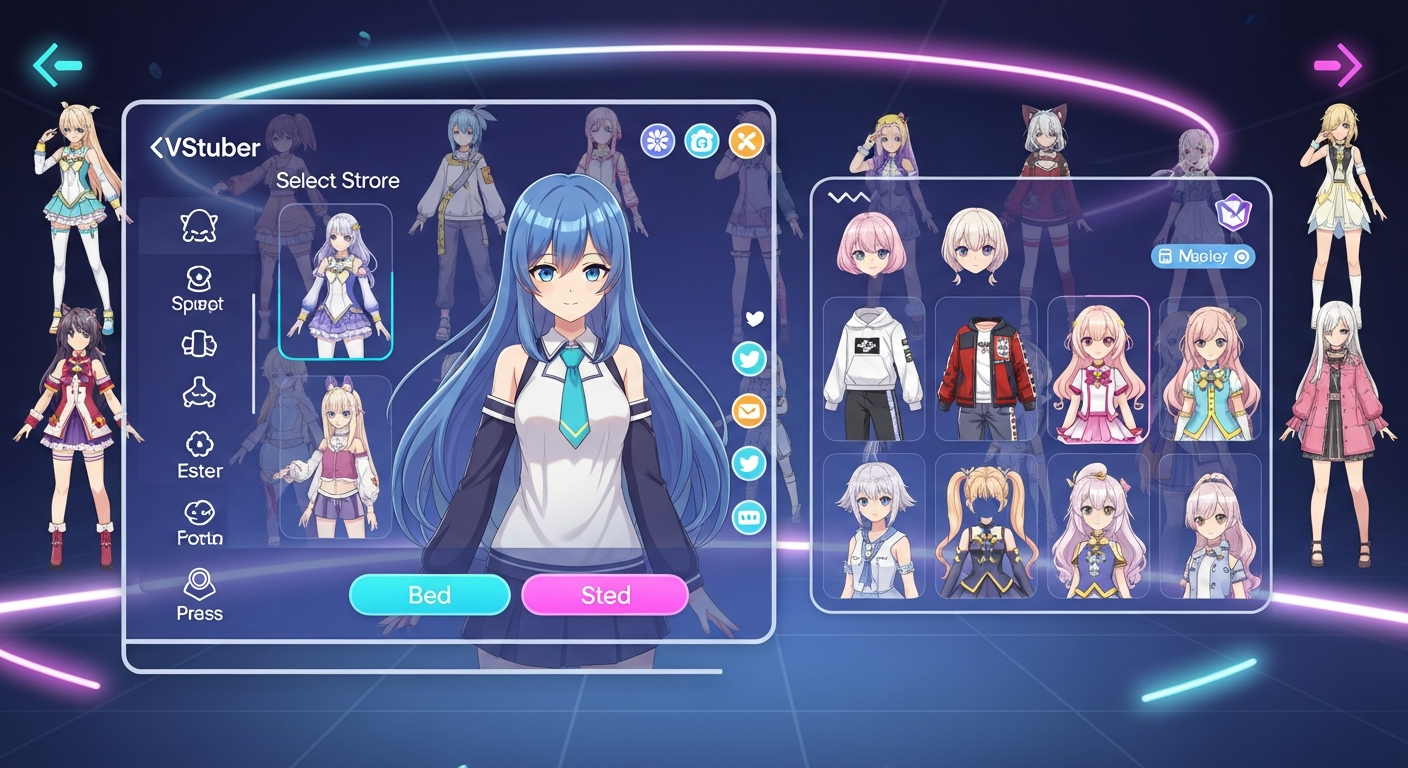Pick the white hoodie outfit tile

[873, 370]
